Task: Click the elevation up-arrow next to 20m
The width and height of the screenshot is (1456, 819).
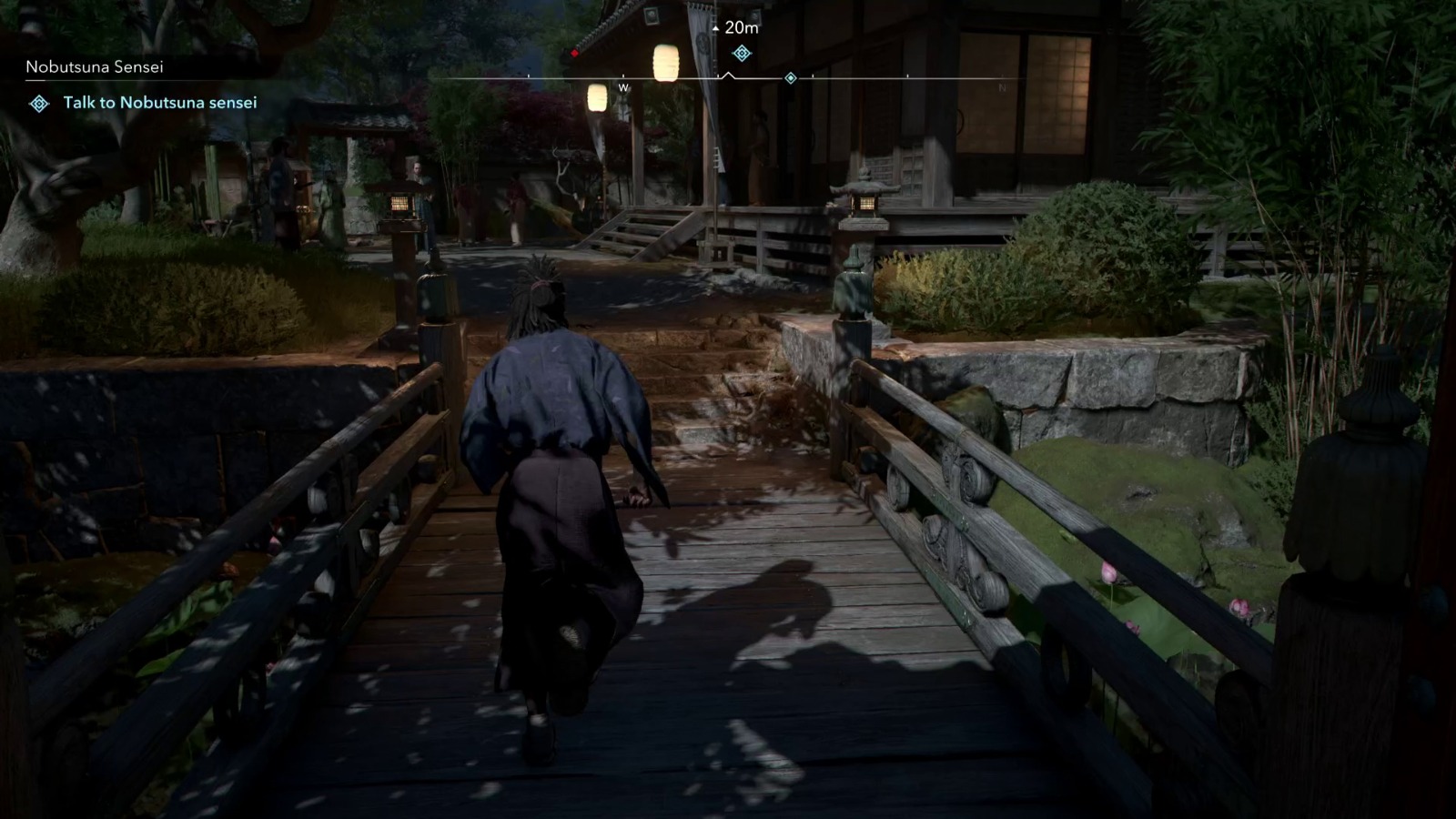Action: (x=715, y=28)
